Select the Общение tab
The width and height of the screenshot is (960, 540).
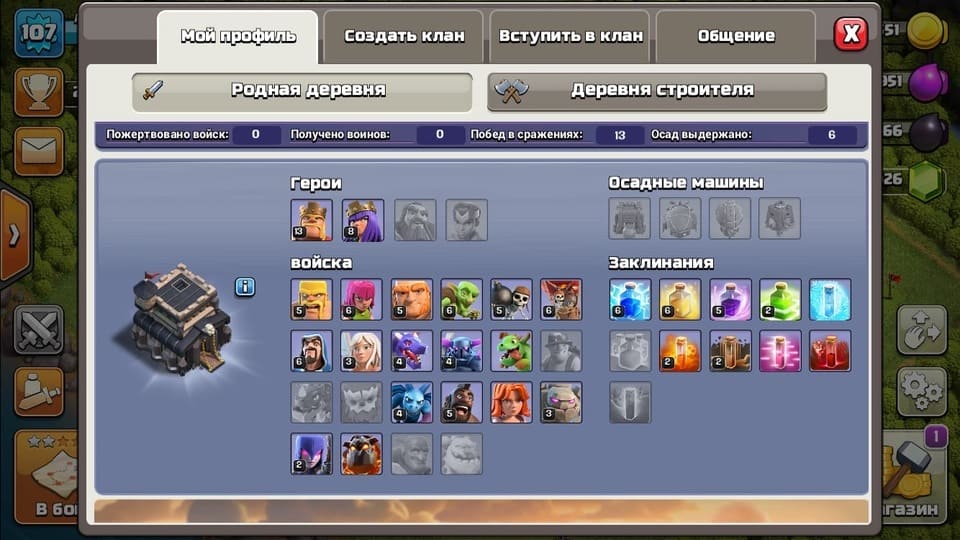click(x=736, y=36)
